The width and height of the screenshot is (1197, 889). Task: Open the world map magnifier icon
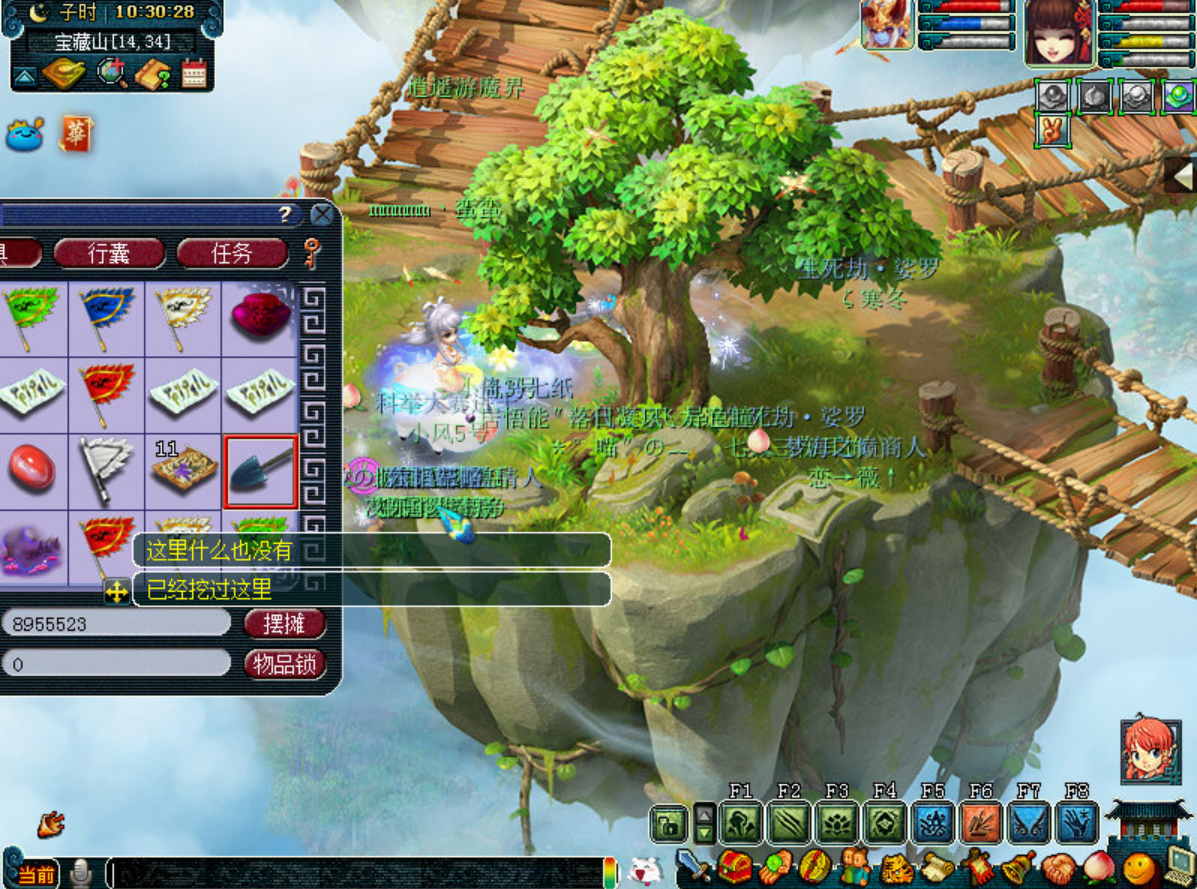tap(110, 73)
